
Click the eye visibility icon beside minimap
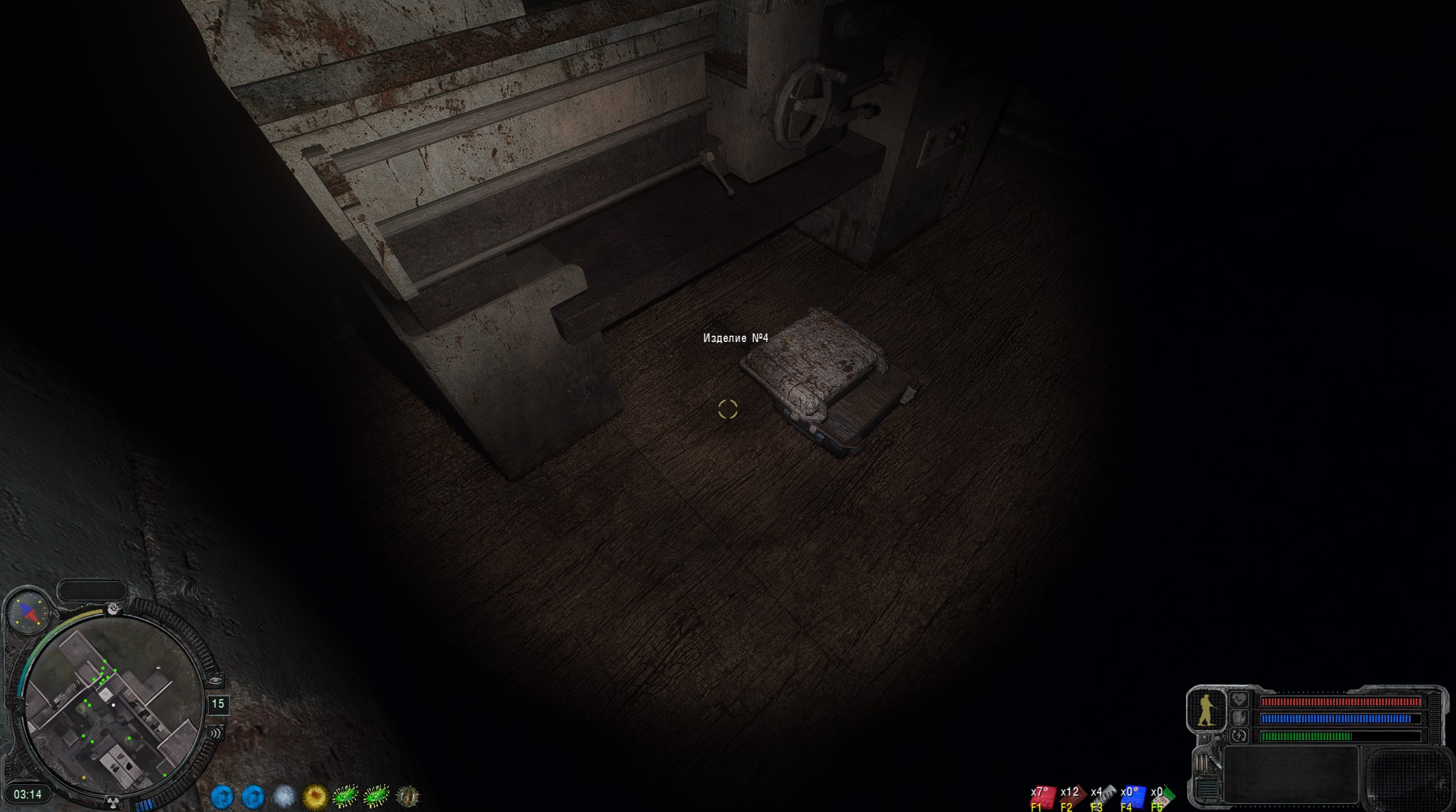(x=215, y=681)
